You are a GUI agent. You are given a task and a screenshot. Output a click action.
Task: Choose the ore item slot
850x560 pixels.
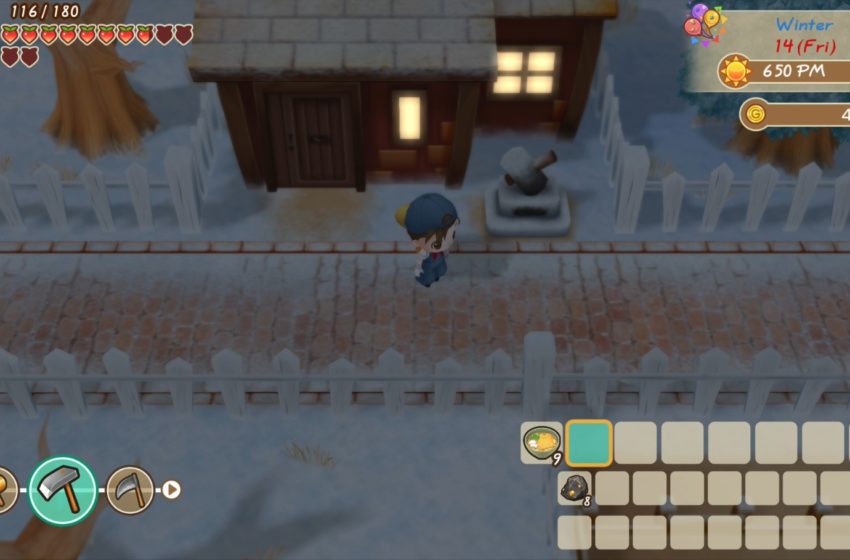tap(576, 488)
